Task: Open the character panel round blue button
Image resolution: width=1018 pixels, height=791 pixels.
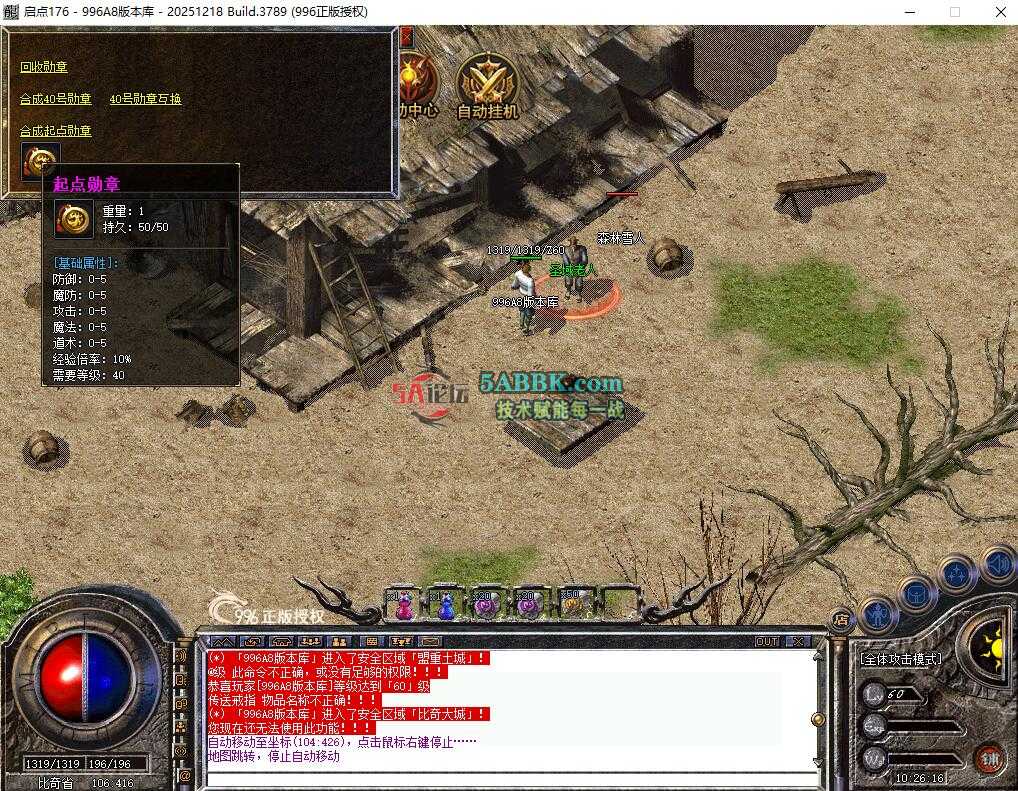Action: pos(878,612)
